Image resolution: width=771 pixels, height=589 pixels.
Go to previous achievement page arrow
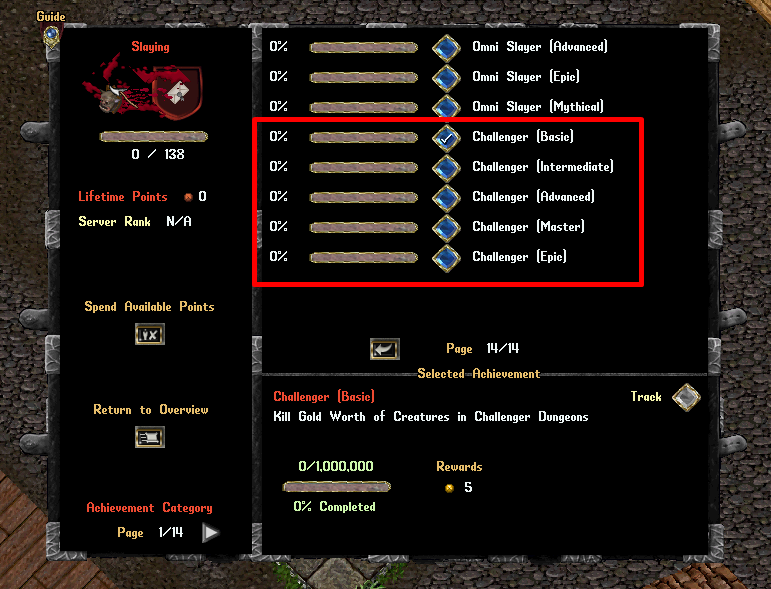tap(384, 349)
